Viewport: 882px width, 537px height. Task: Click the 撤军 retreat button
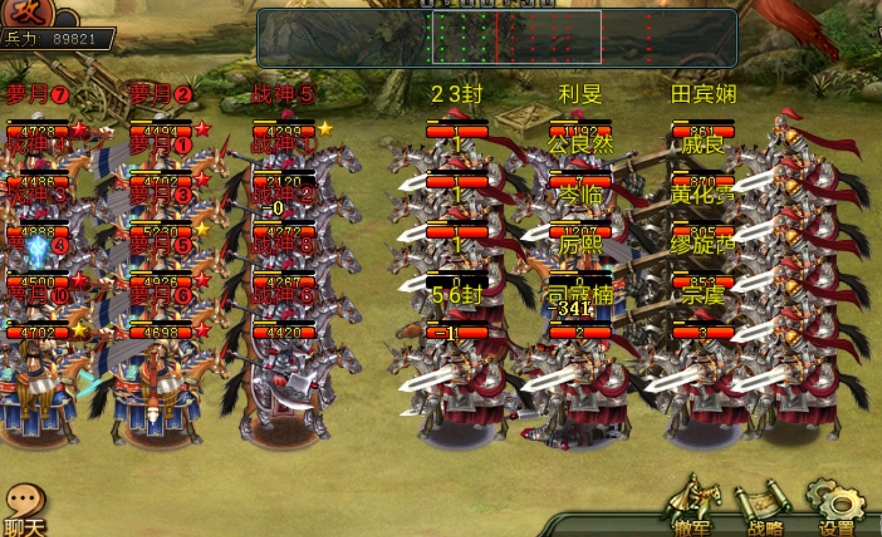pos(692,506)
